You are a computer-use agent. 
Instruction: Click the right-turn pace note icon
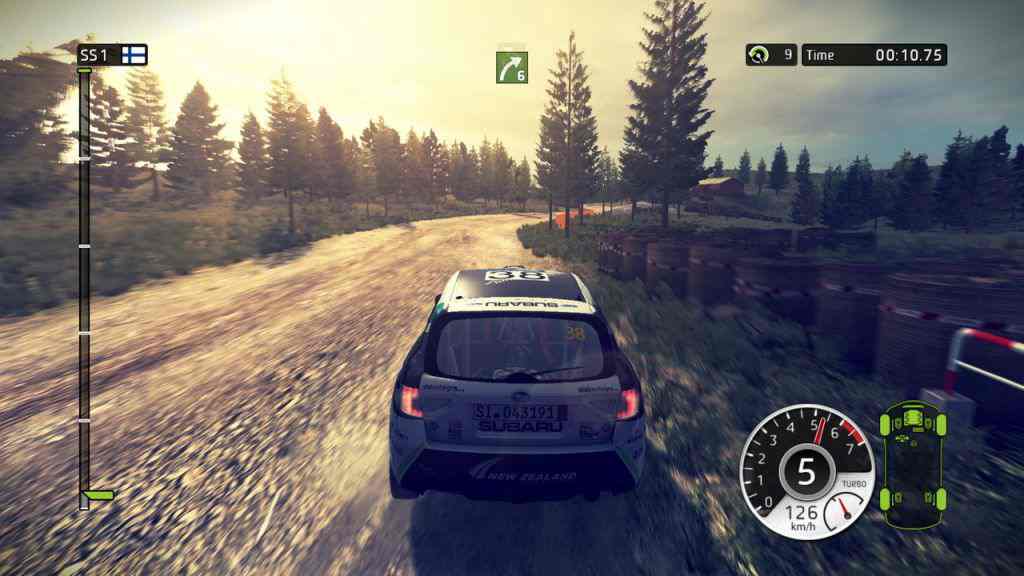(511, 67)
